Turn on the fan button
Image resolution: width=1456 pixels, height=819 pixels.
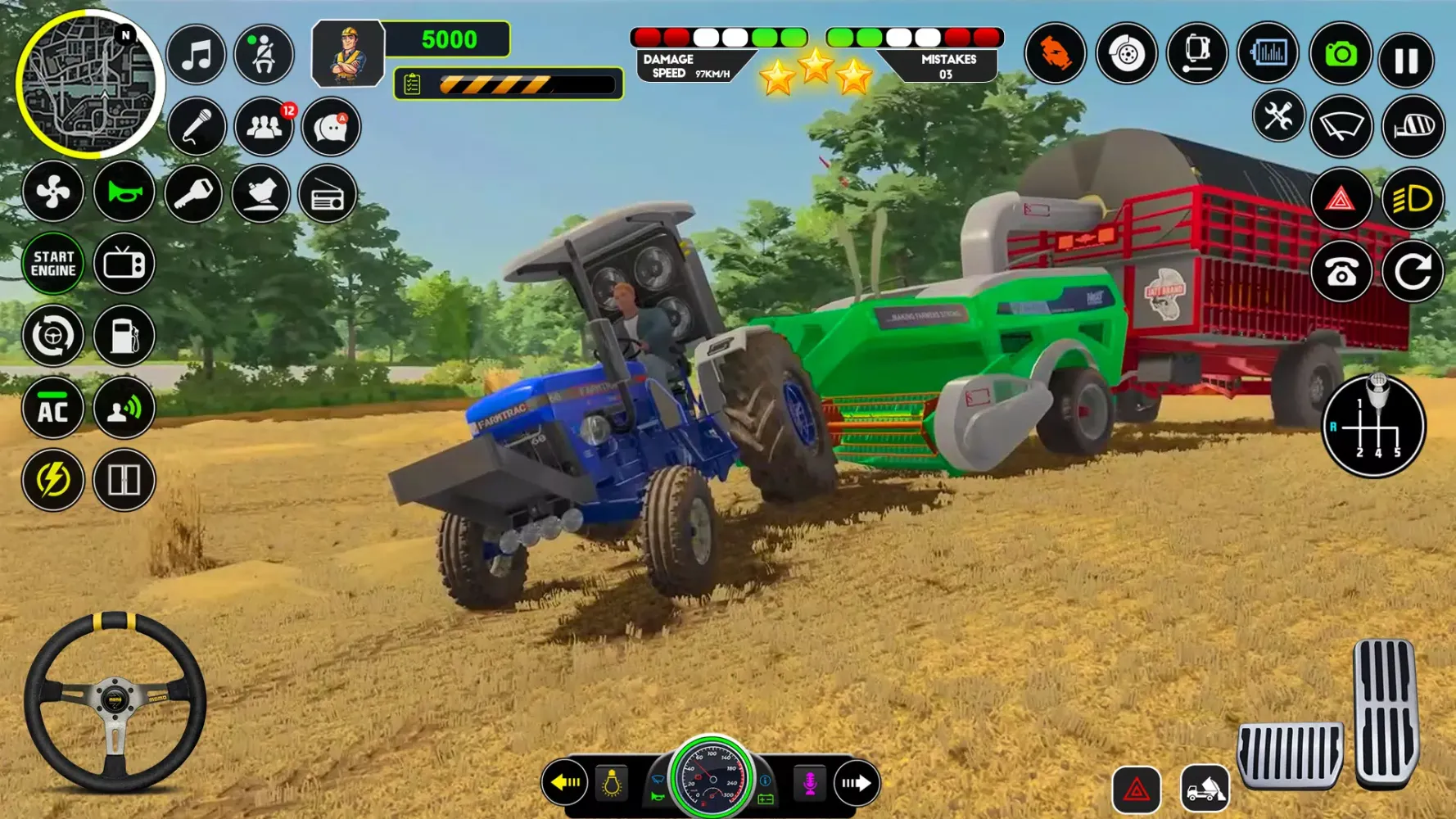tap(53, 193)
